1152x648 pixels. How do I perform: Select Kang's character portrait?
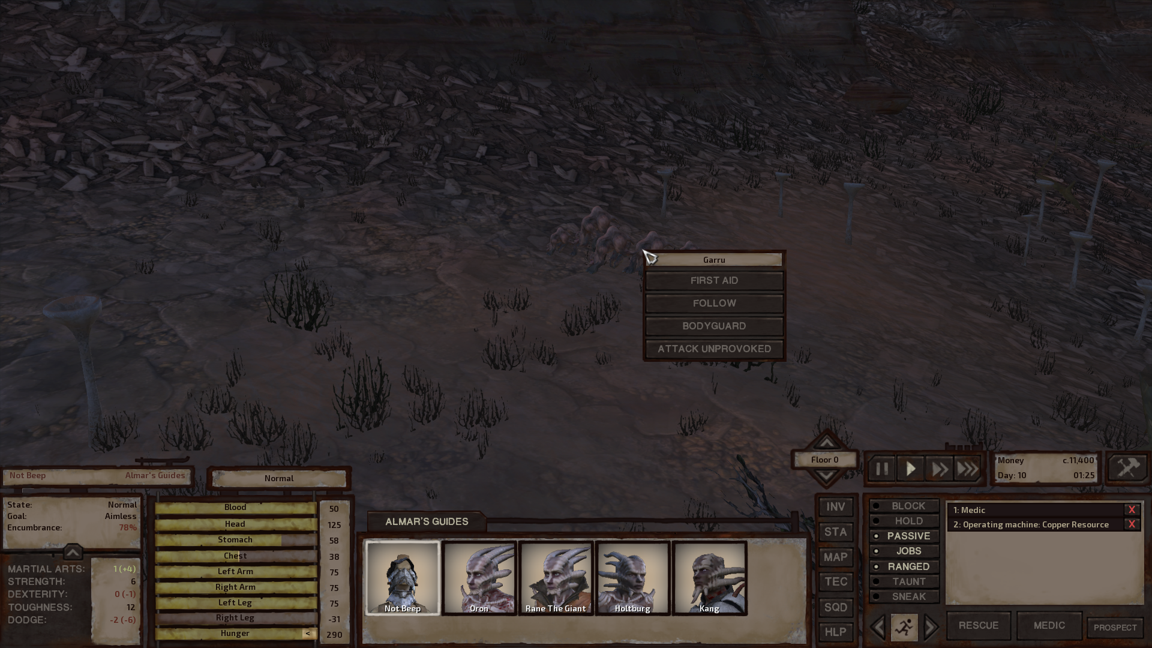coord(709,578)
